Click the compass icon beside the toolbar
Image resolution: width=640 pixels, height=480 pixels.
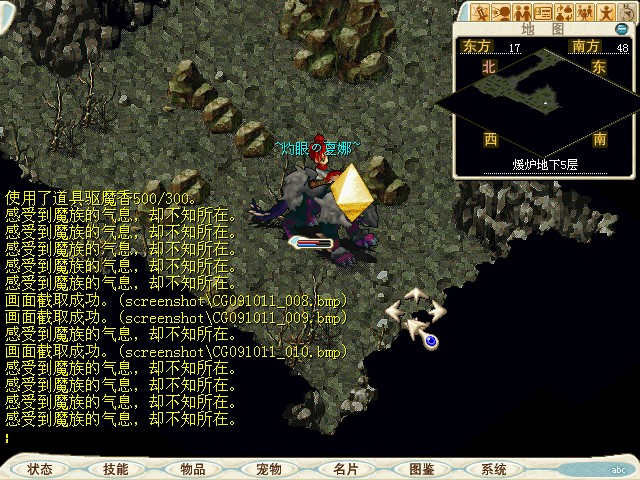pyautogui.click(x=628, y=13)
